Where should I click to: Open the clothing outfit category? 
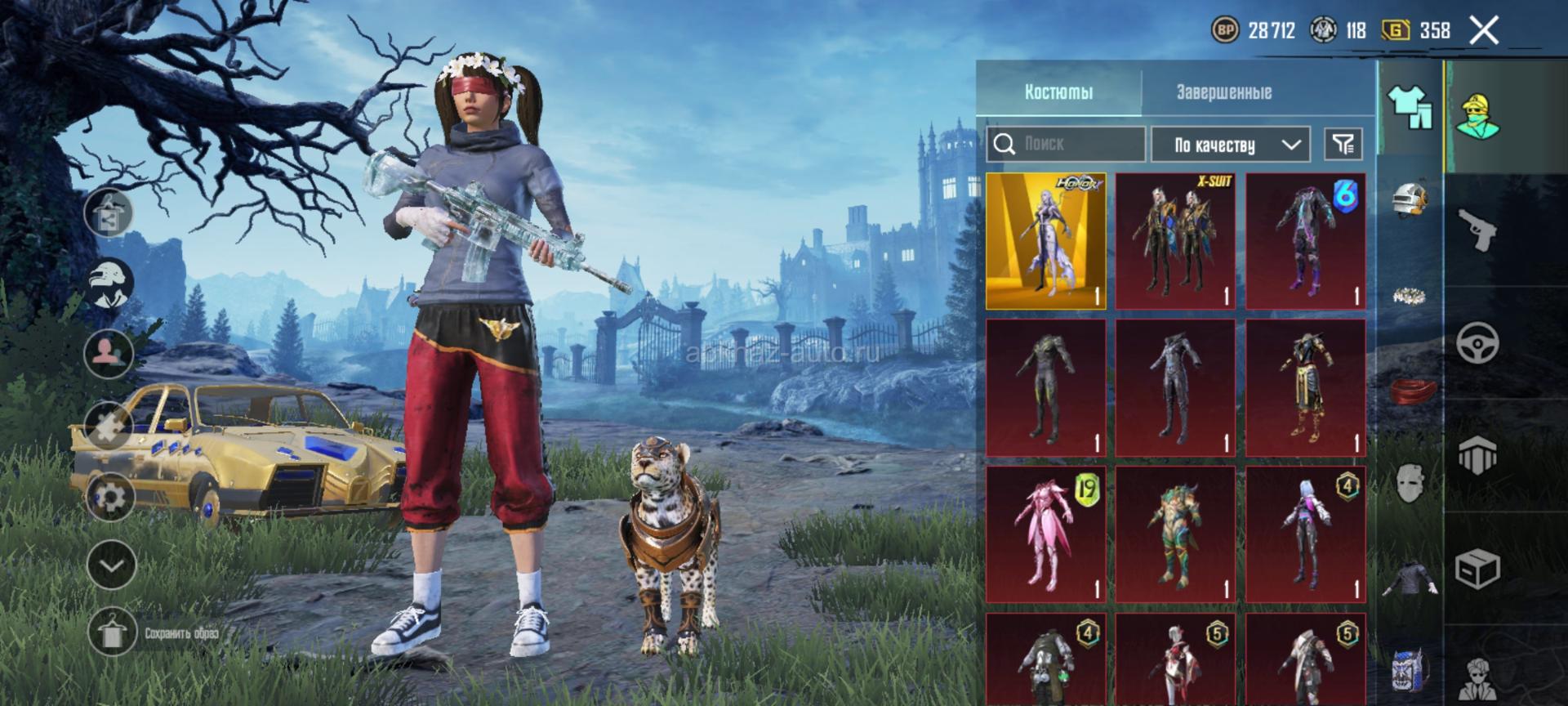(1410, 107)
